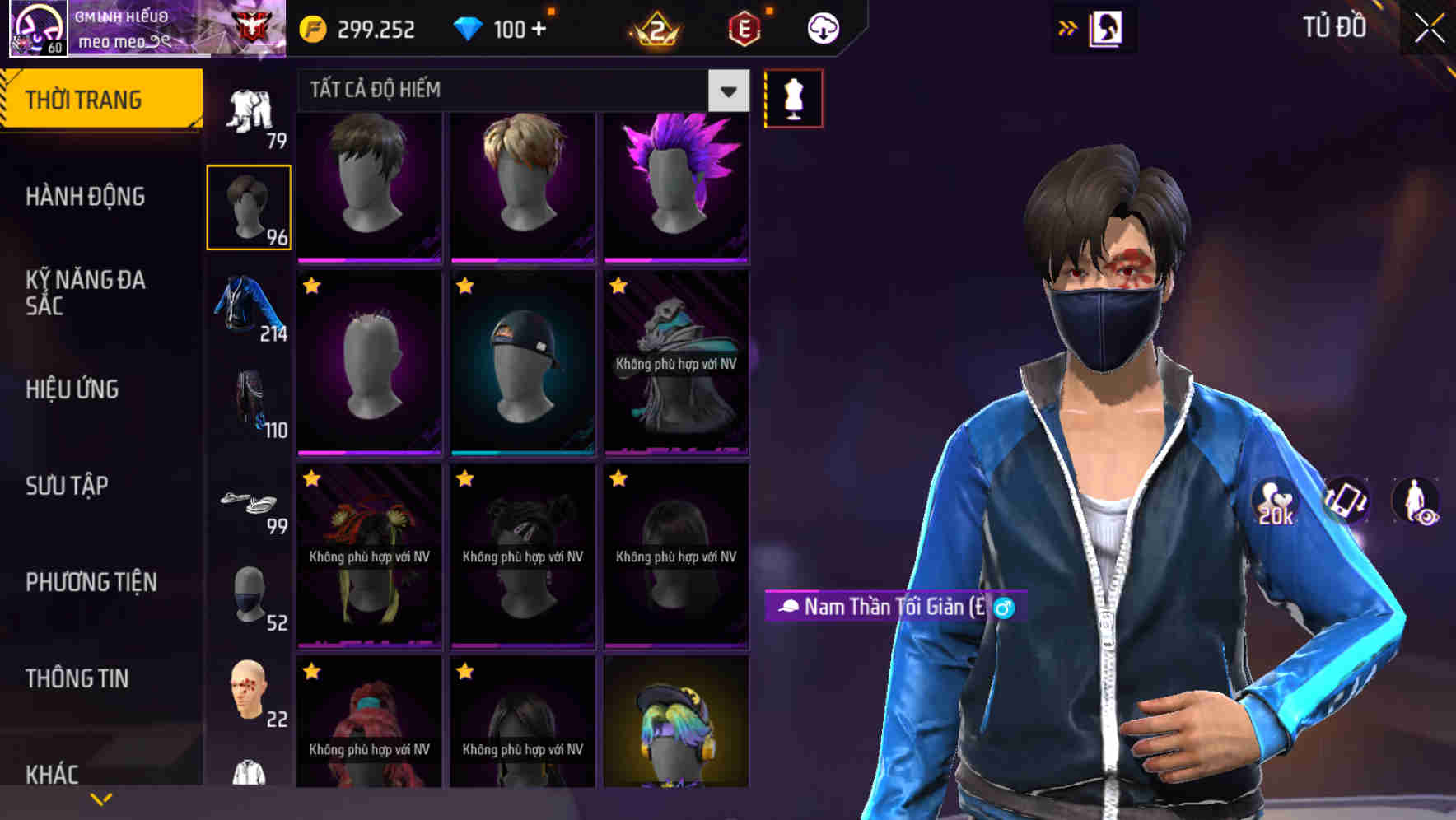Toggle the mannequin outfit preview
The width and height of the screenshot is (1456, 820).
click(793, 97)
